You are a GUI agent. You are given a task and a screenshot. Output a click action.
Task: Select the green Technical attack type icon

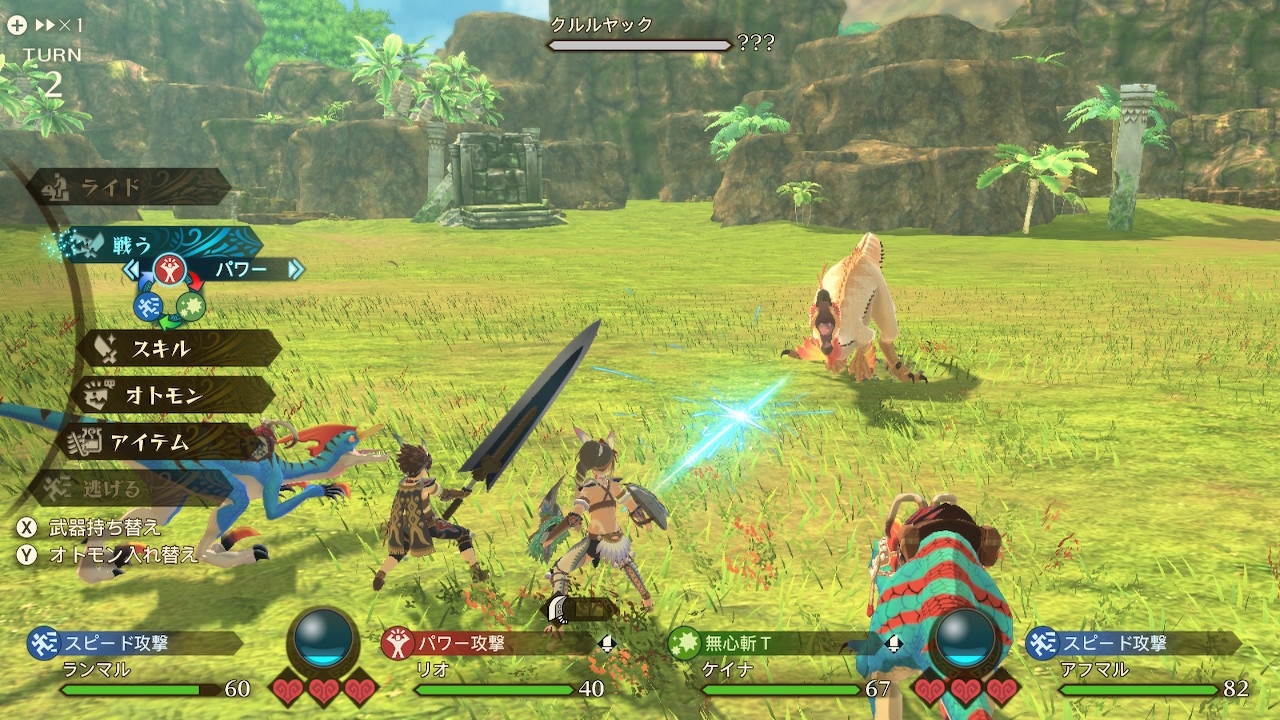191,306
